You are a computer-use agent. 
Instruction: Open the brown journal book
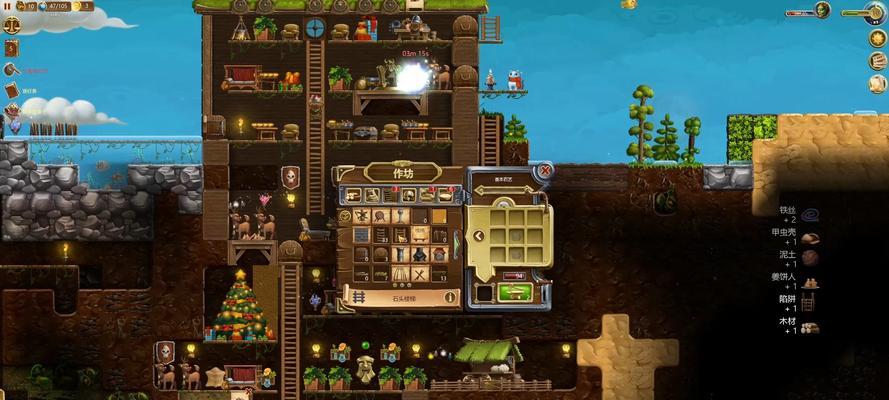12,90
